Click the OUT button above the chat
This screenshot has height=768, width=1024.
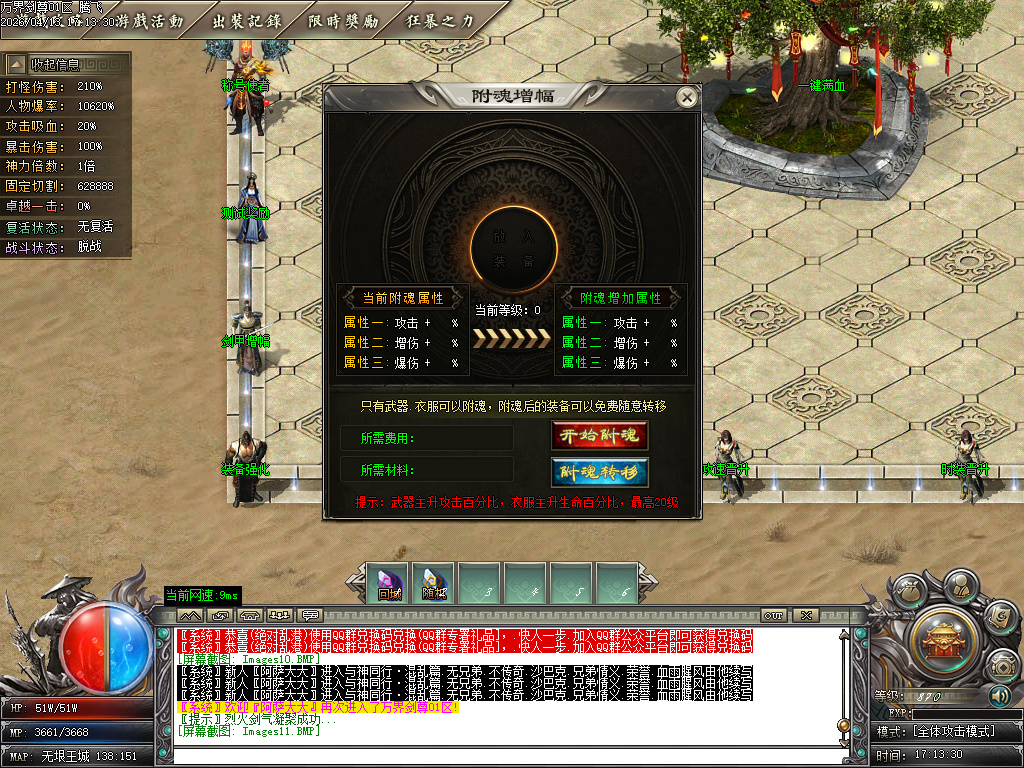click(773, 615)
